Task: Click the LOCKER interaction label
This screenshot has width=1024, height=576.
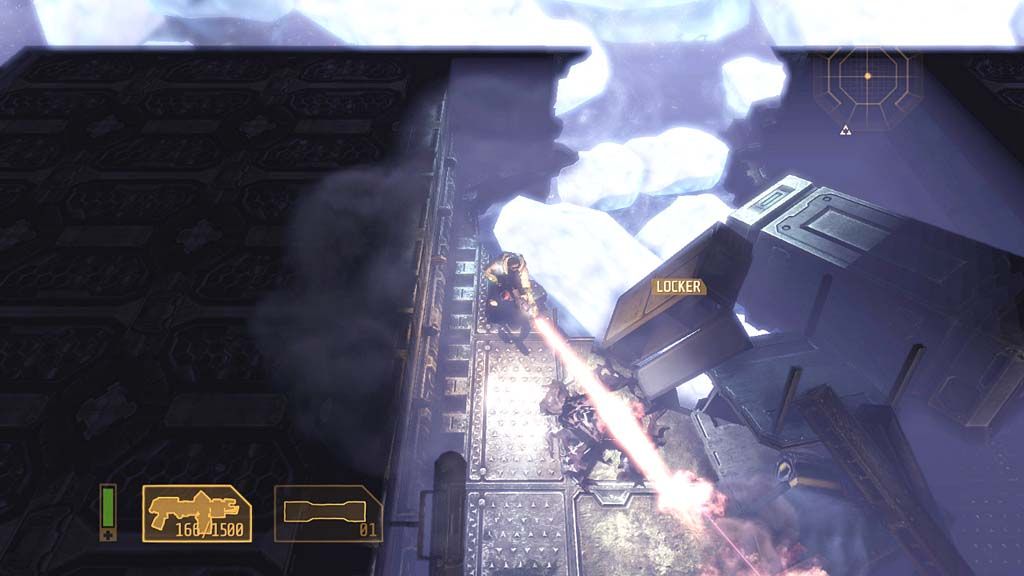Action: [x=679, y=287]
